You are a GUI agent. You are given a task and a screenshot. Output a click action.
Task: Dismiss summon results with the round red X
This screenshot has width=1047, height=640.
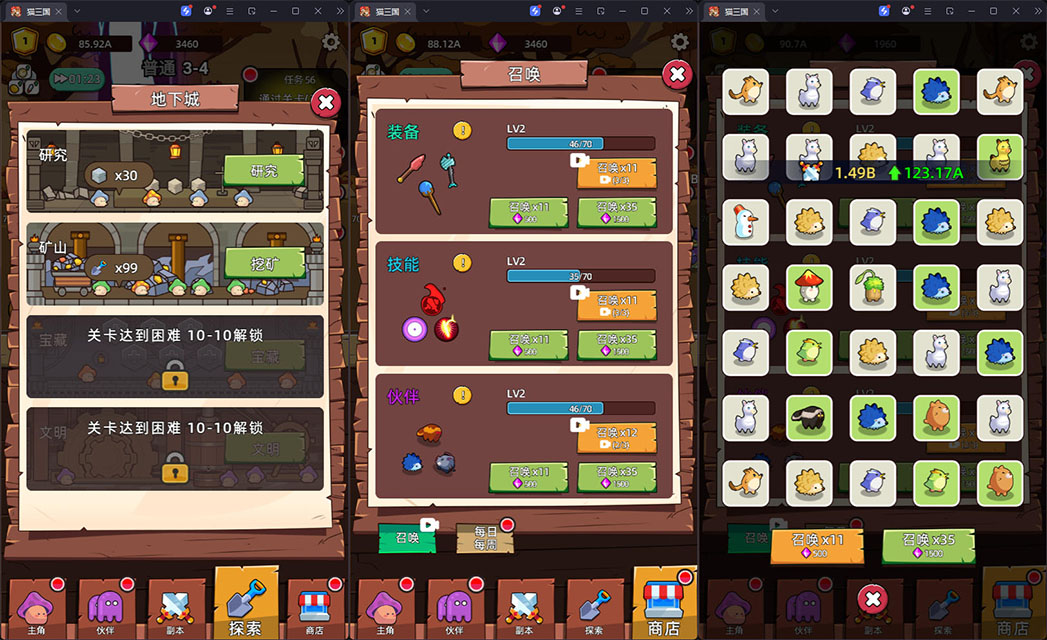[x=873, y=599]
